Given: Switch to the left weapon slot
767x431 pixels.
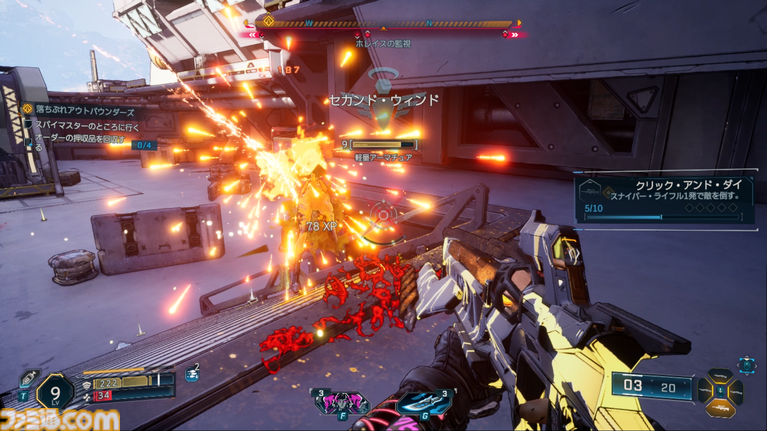Looking at the screenshot, I should click(x=705, y=393).
